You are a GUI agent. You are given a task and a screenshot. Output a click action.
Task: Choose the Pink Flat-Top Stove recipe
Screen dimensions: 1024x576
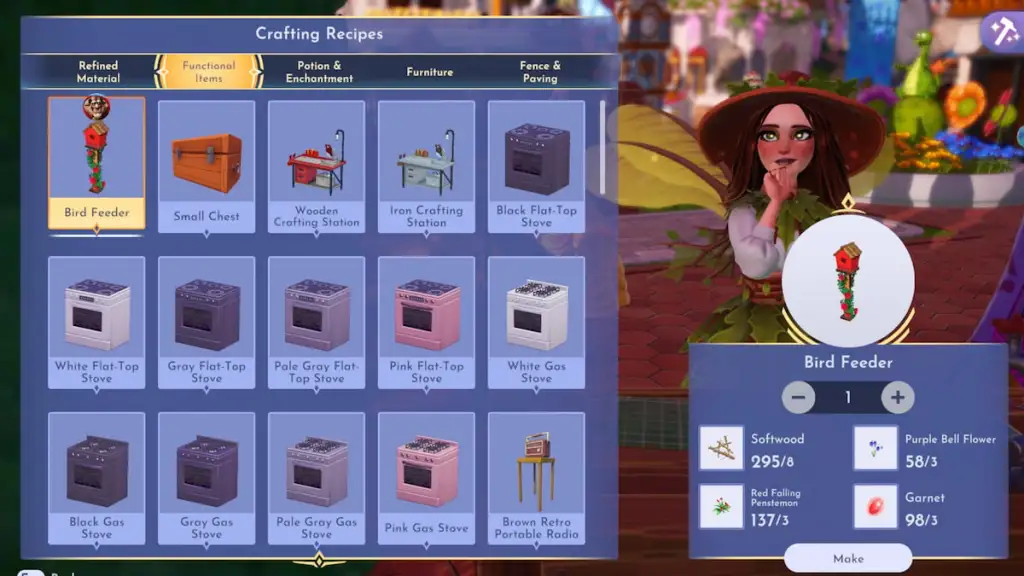coord(427,322)
